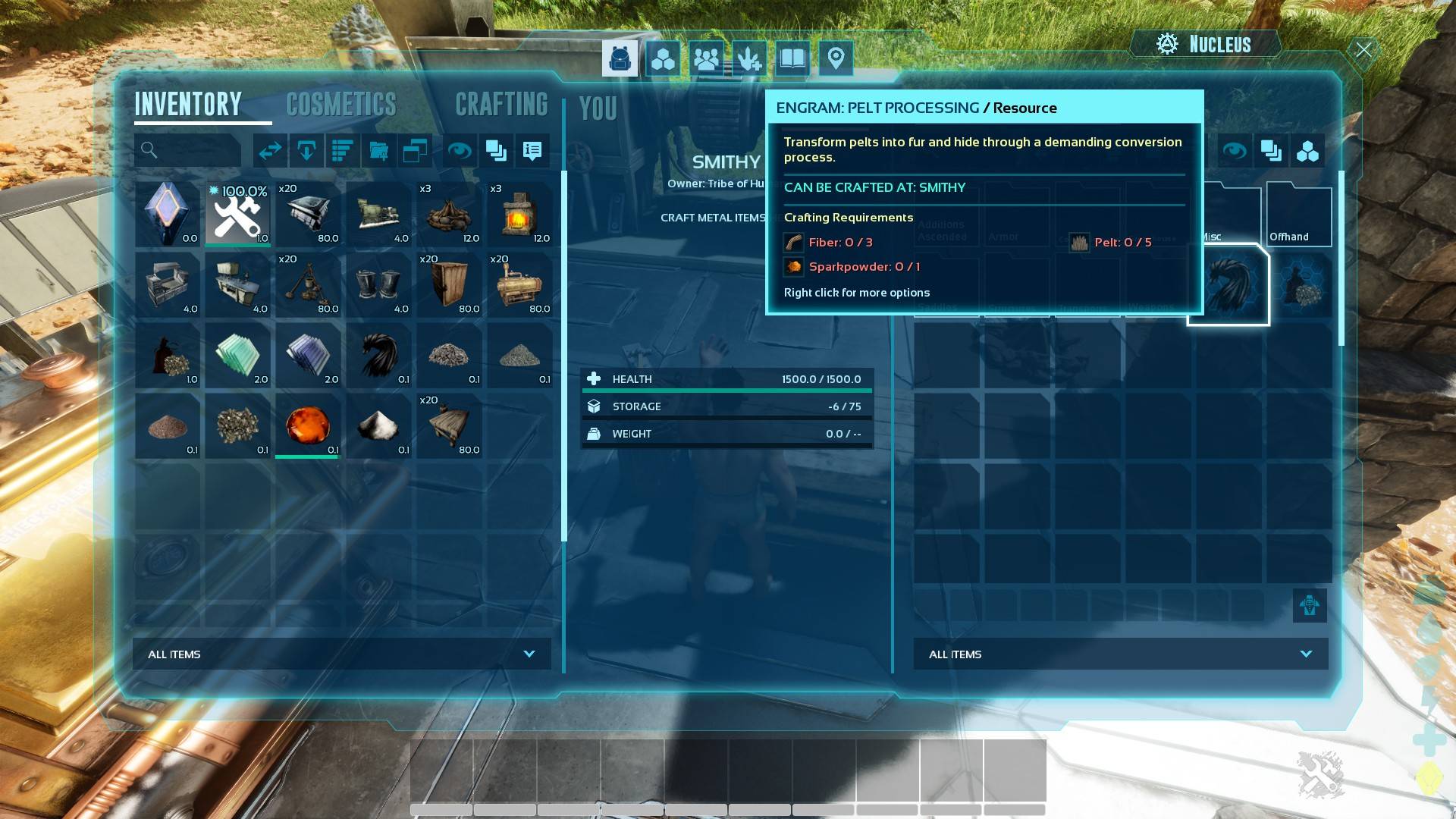Switch to the Cosmetics tab
Viewport: 1456px width, 819px height.
click(x=340, y=105)
